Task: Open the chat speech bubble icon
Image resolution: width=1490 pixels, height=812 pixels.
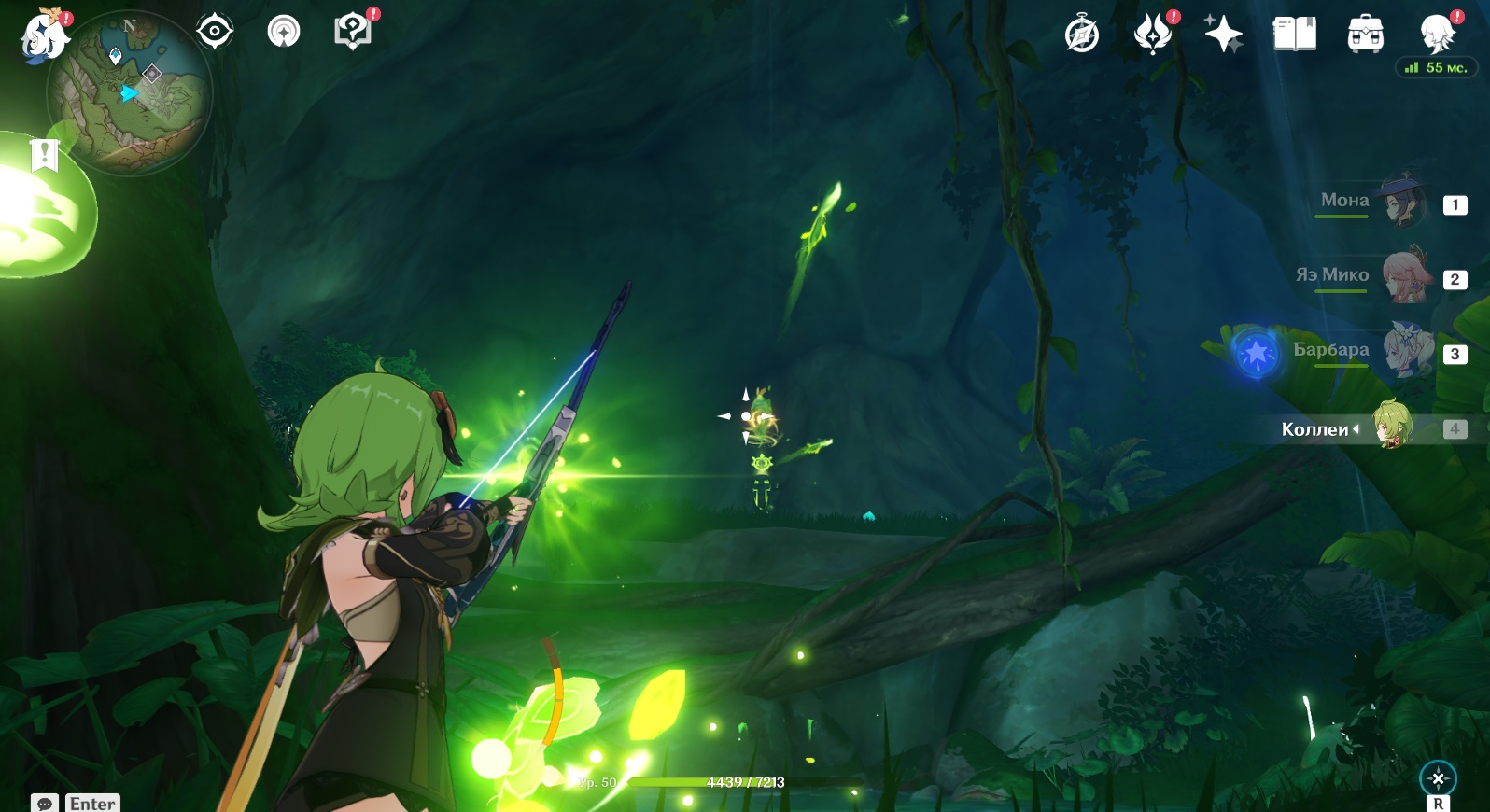Action: pos(45,804)
